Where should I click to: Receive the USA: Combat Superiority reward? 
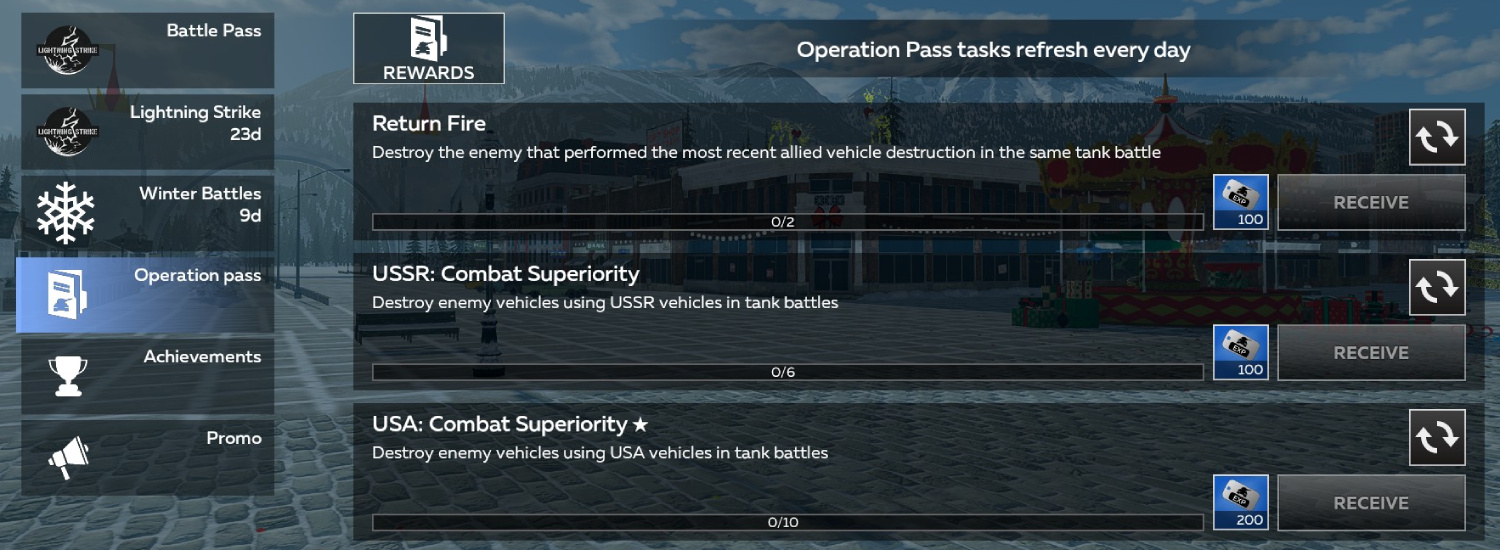tap(1371, 503)
